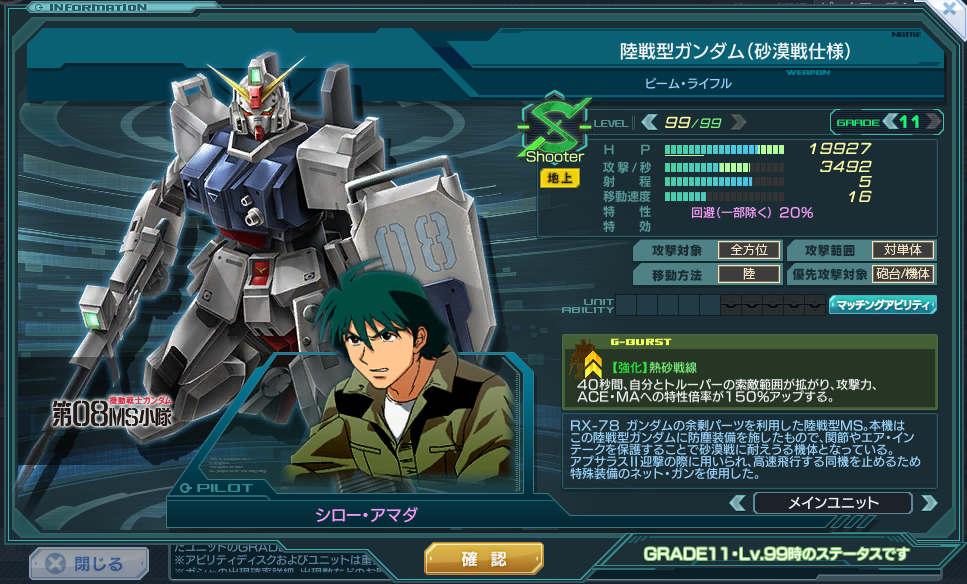Close the window with the top-right X
The height and width of the screenshot is (584, 967).
[952, 8]
